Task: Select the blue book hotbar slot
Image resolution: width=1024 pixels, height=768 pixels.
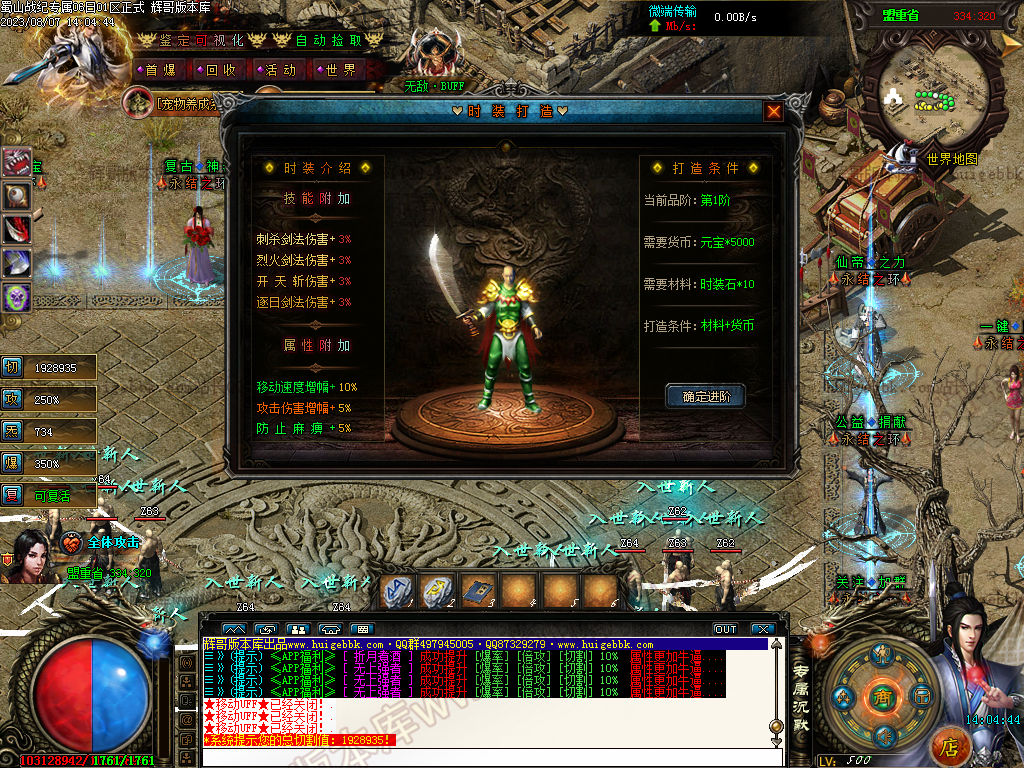Action: (478, 591)
